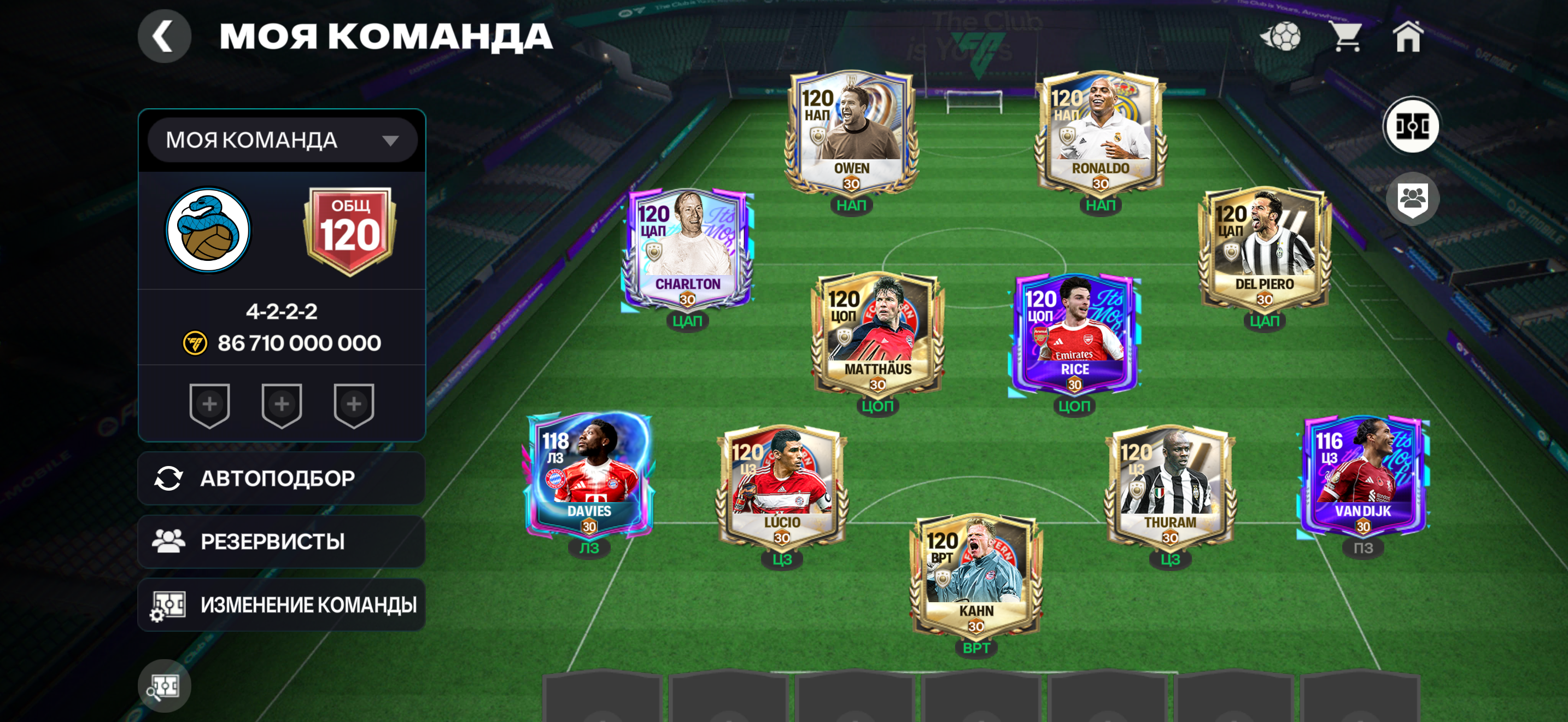Open the РЕЗЕРВИСТЫ reserves list
The width and height of the screenshot is (1568, 722).
tap(281, 541)
